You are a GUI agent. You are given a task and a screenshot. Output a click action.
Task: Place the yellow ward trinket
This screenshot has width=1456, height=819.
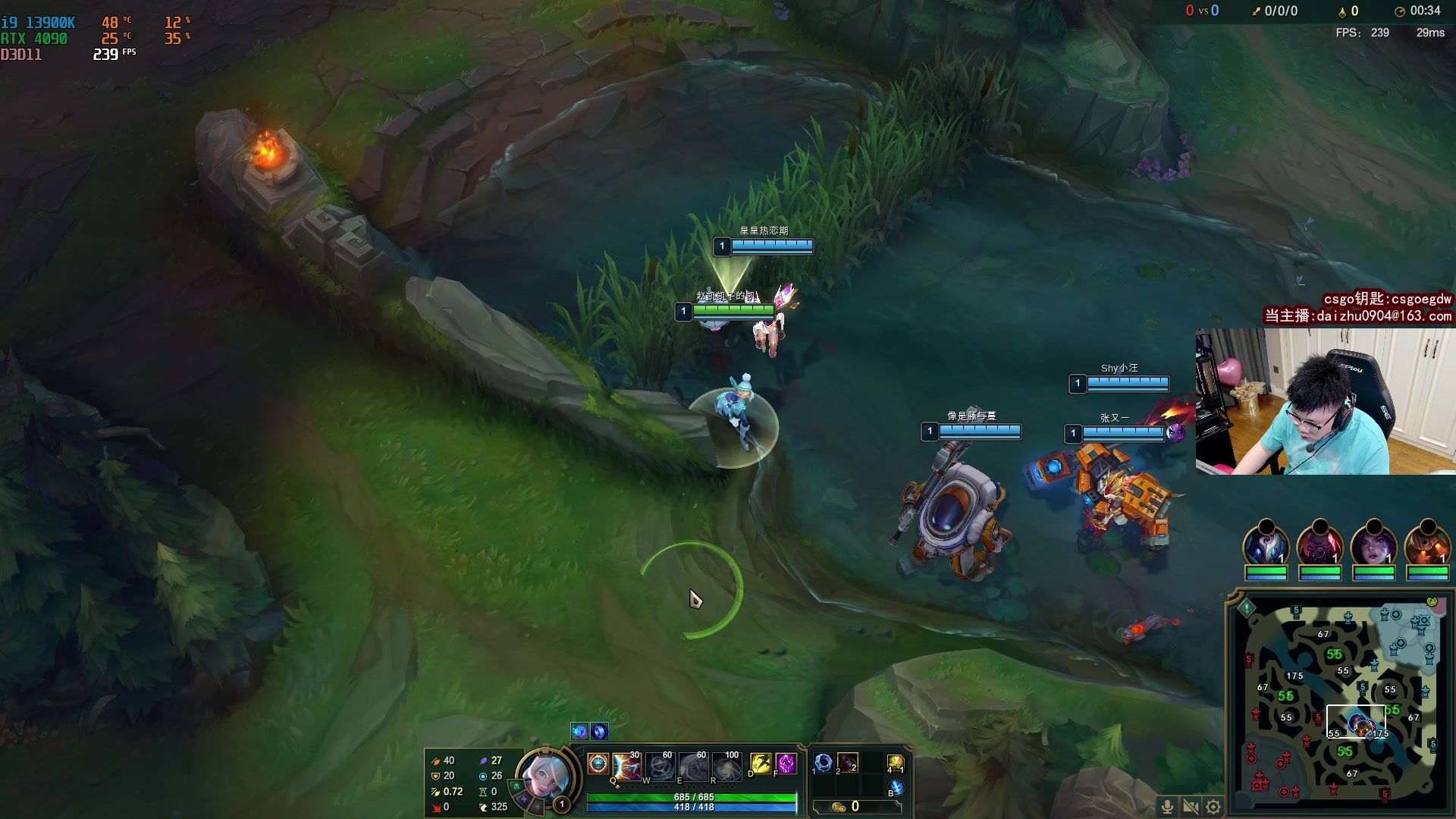coord(896,763)
